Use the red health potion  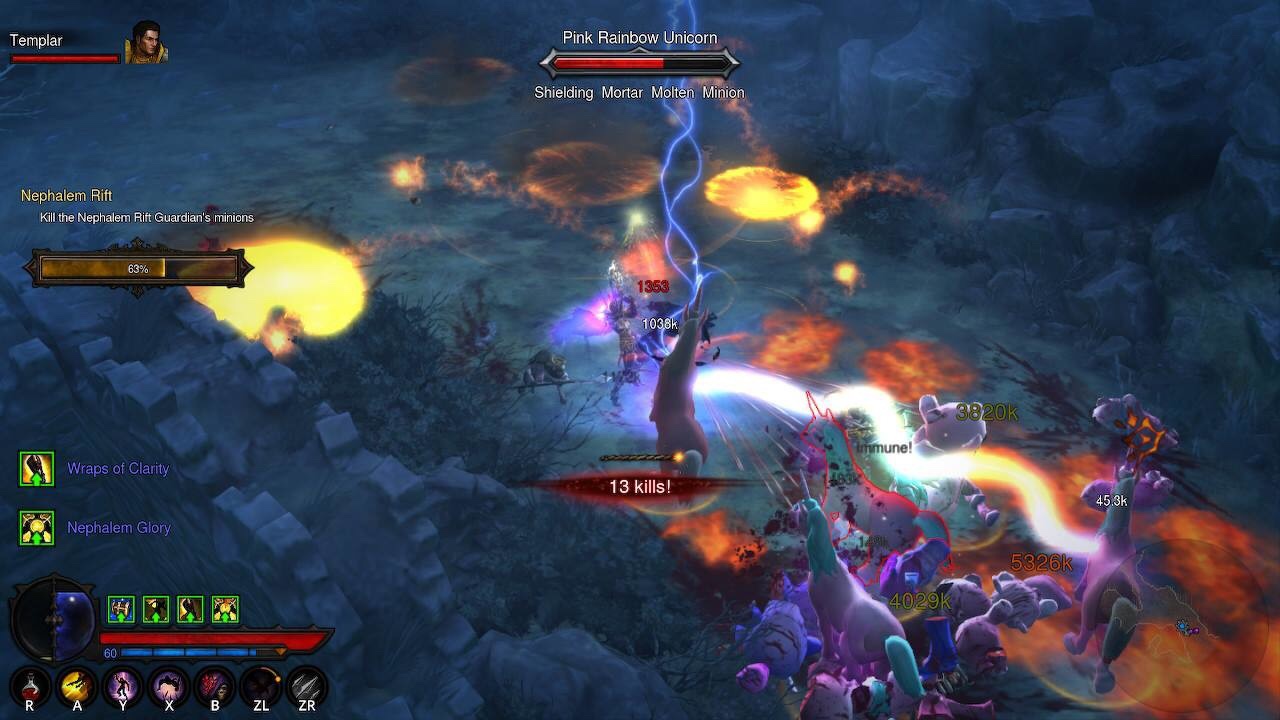(29, 686)
